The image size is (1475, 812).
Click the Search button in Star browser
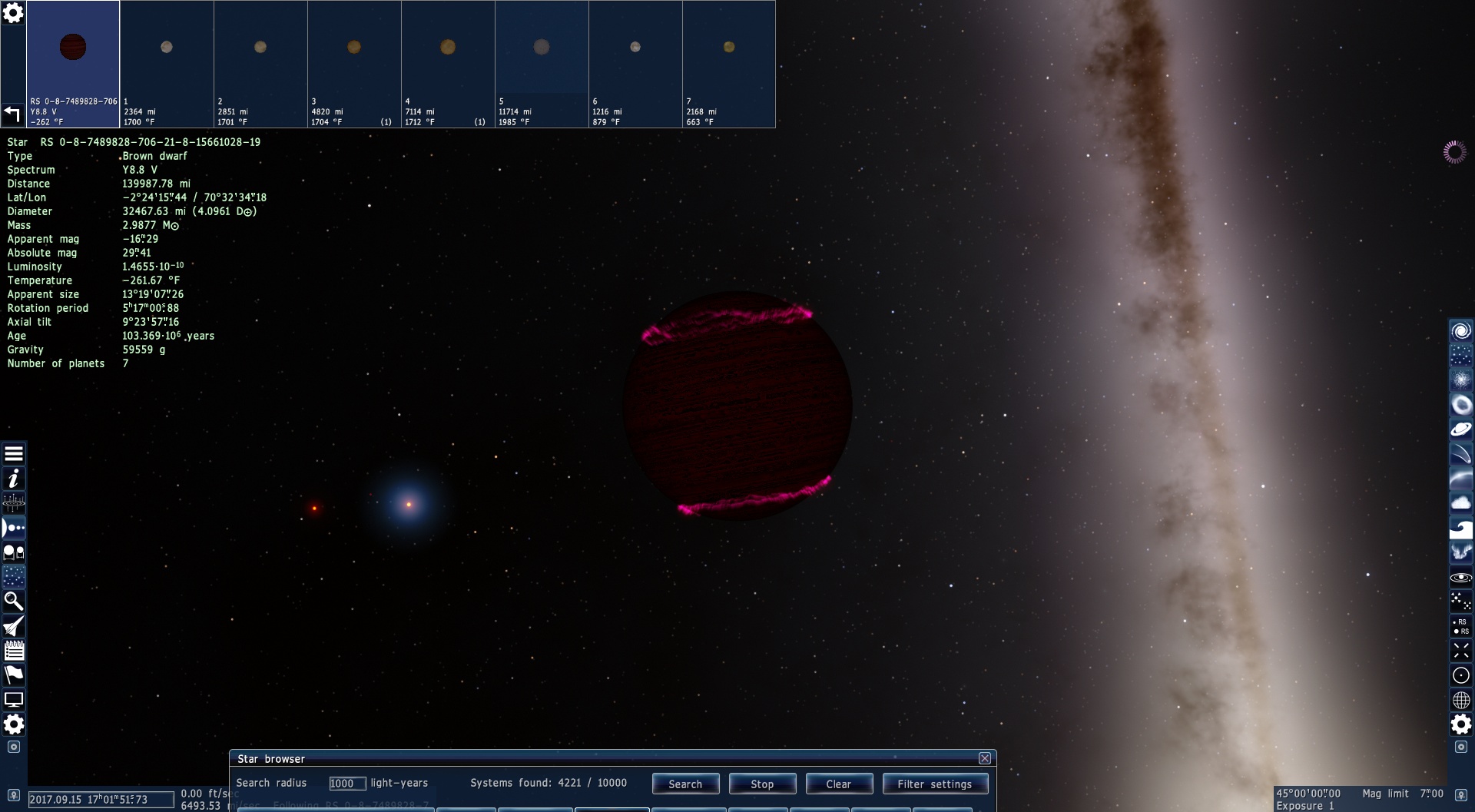point(685,784)
